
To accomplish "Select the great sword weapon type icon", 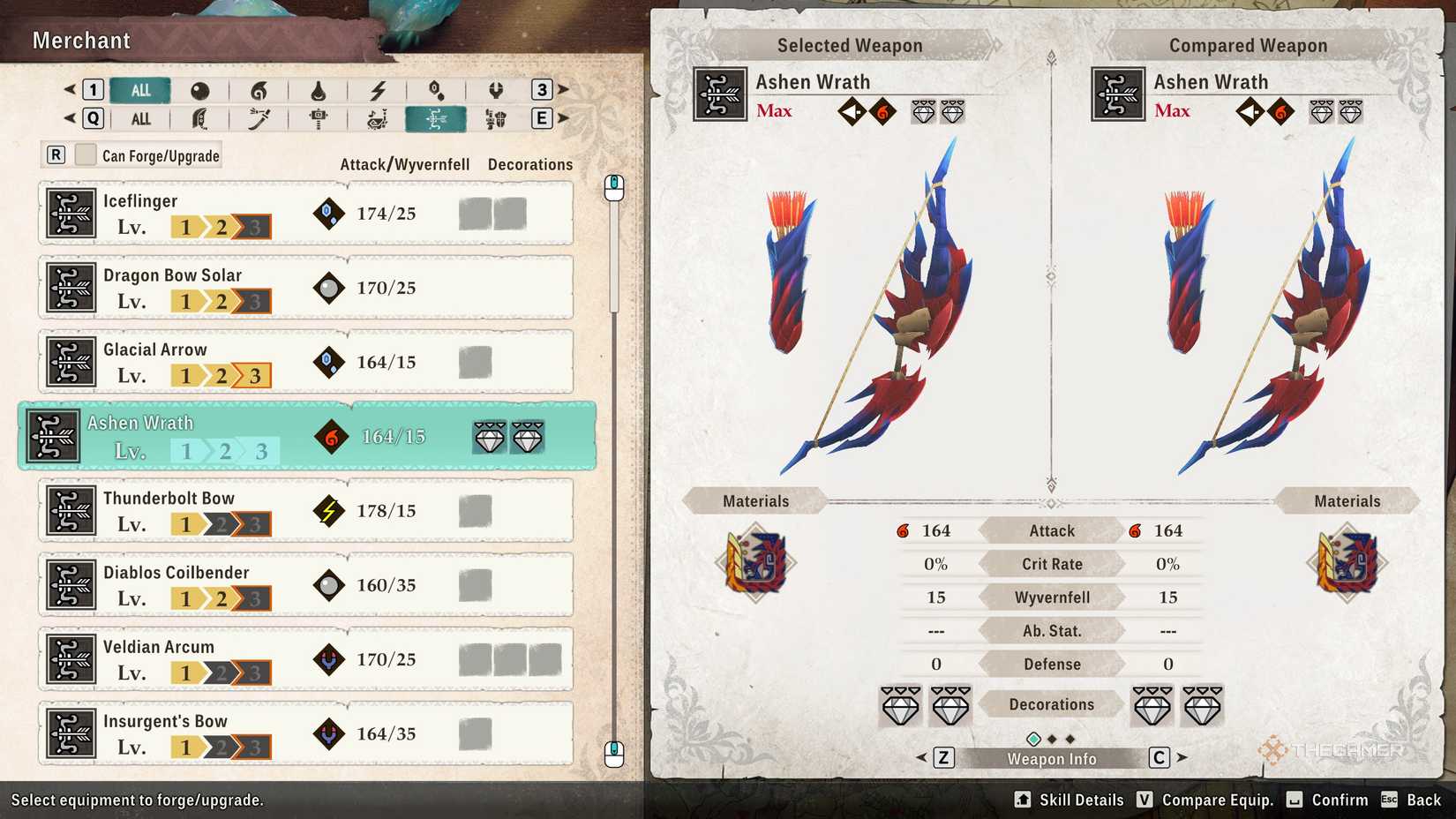I will coord(200,119).
